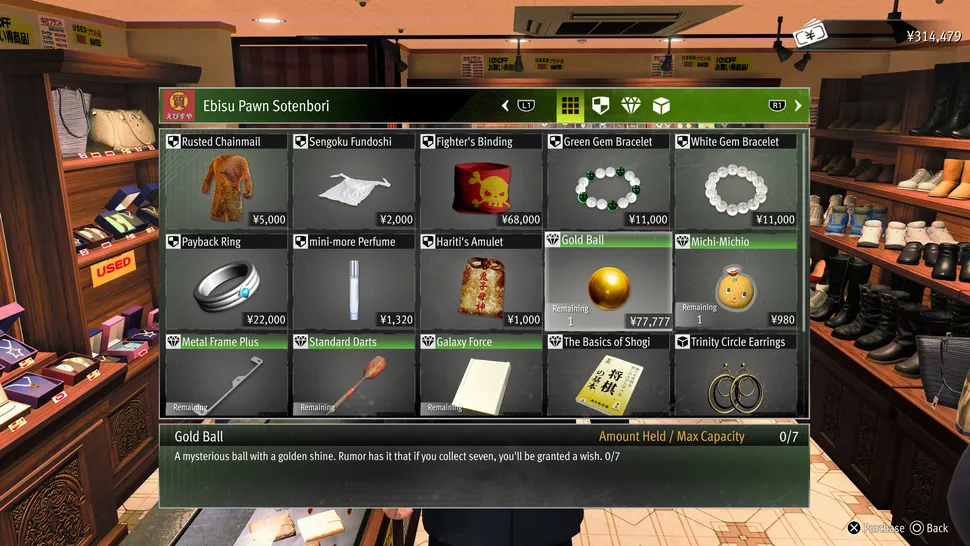This screenshot has height=546, width=970.
Task: Choose the Michi-Michio charm
Action: (x=736, y=281)
